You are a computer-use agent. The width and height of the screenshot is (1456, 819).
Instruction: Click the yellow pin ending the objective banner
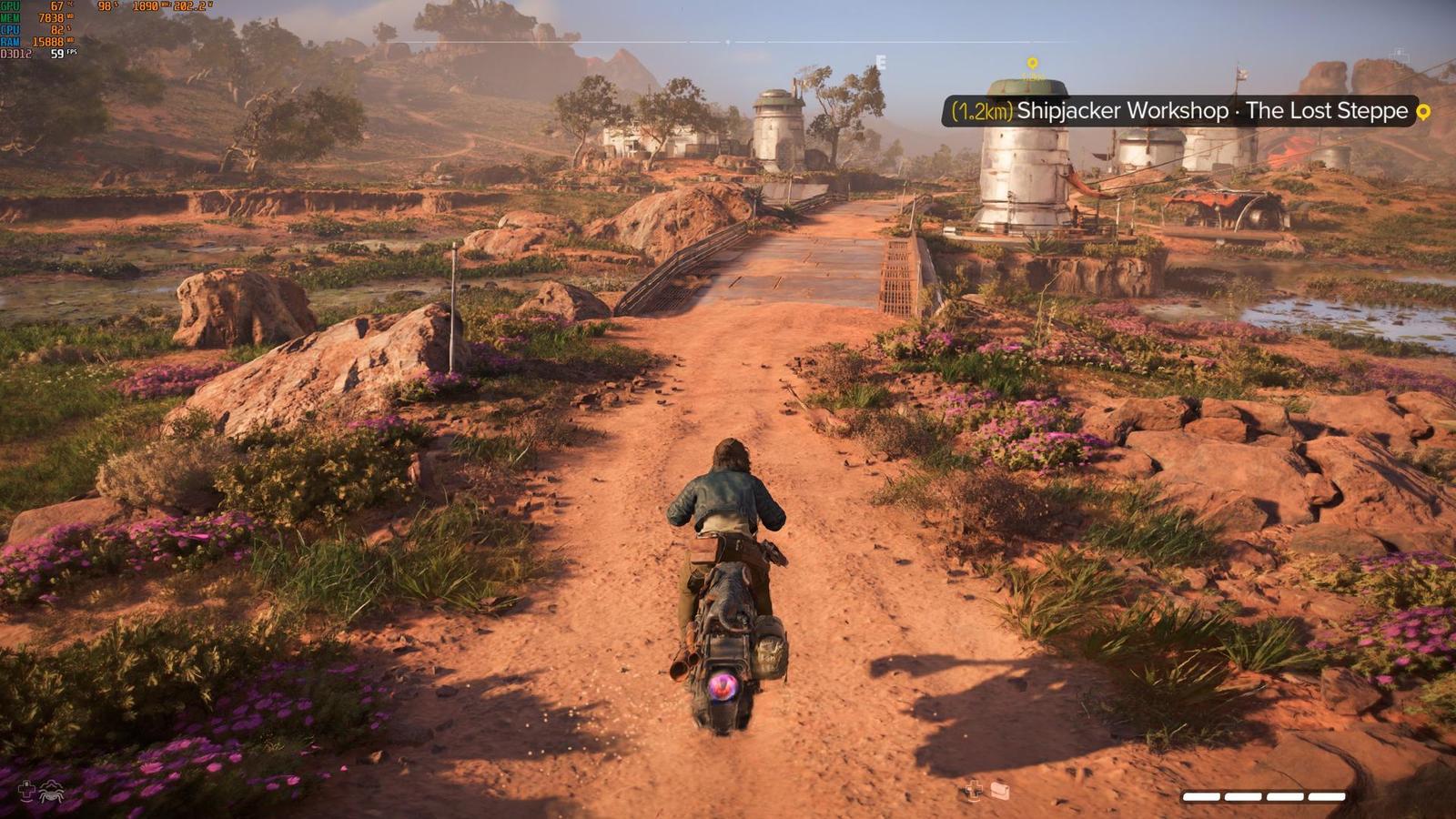coord(1423,112)
